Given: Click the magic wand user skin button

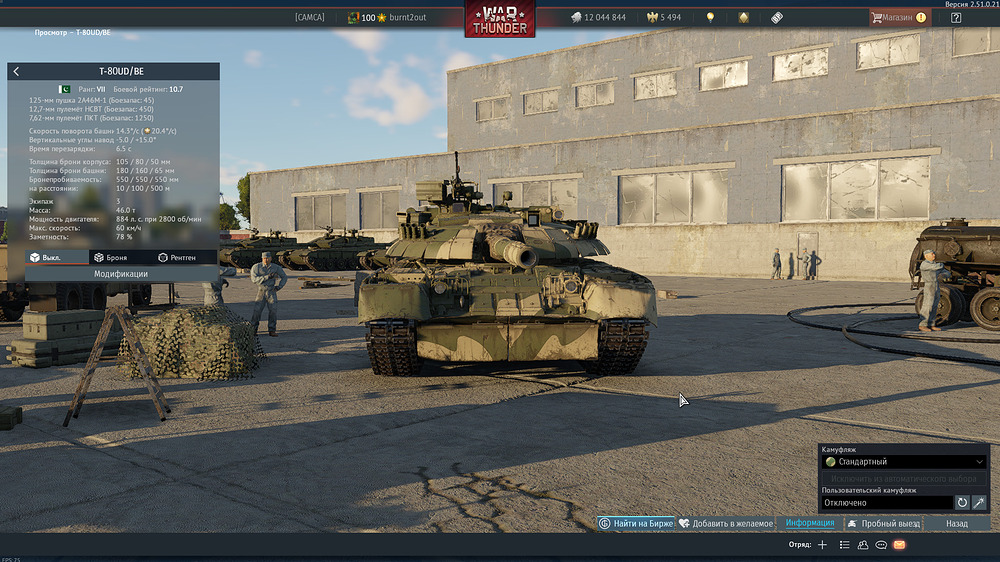Looking at the screenshot, I should (x=979, y=502).
